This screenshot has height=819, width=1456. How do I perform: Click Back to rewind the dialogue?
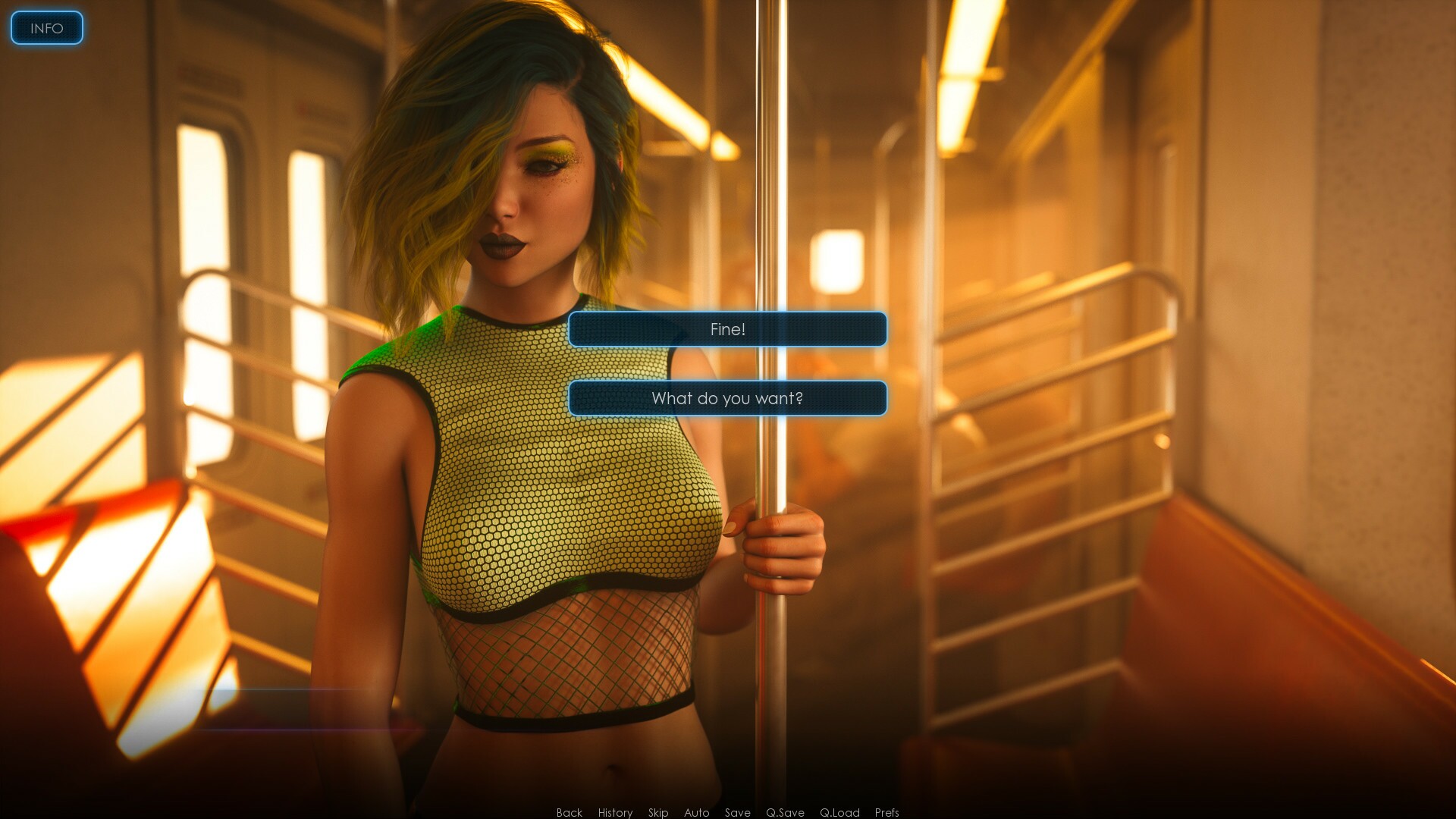coord(568,812)
